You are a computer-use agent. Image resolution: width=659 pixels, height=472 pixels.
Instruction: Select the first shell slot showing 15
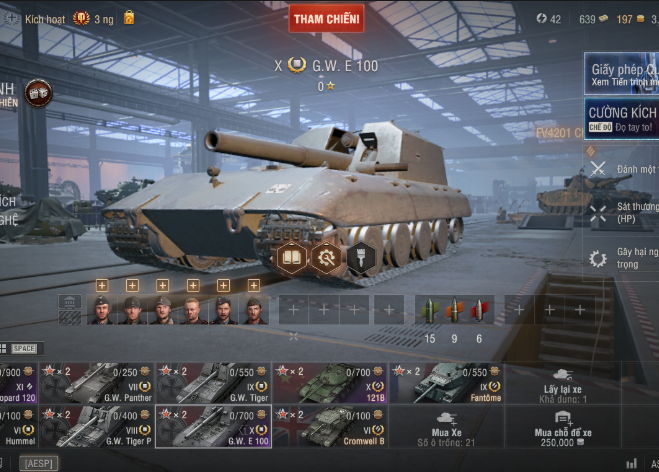click(430, 310)
